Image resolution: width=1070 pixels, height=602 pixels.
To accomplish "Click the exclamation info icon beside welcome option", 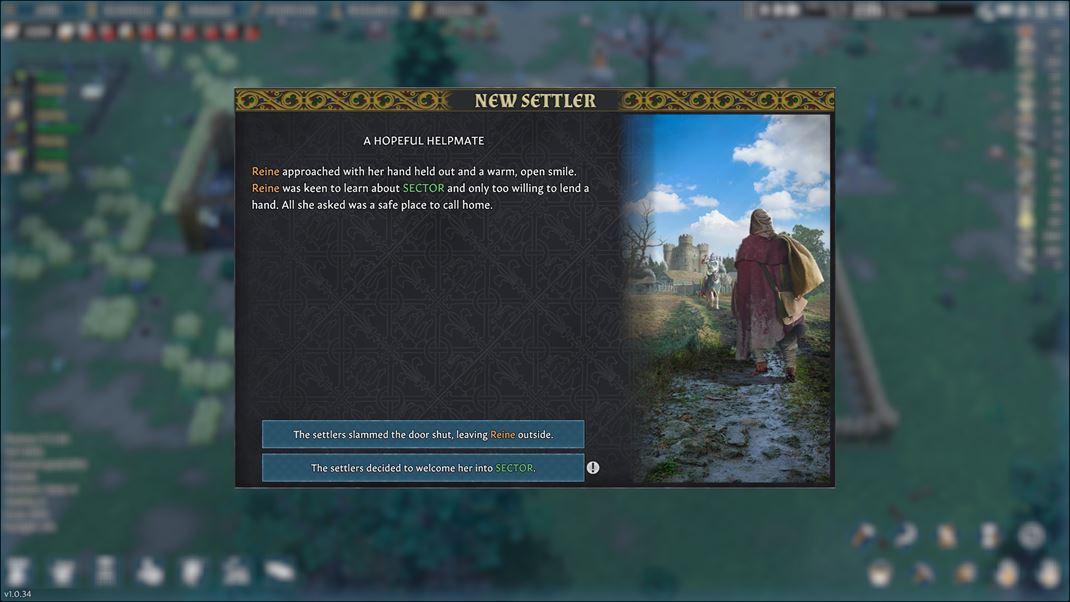I will (593, 467).
